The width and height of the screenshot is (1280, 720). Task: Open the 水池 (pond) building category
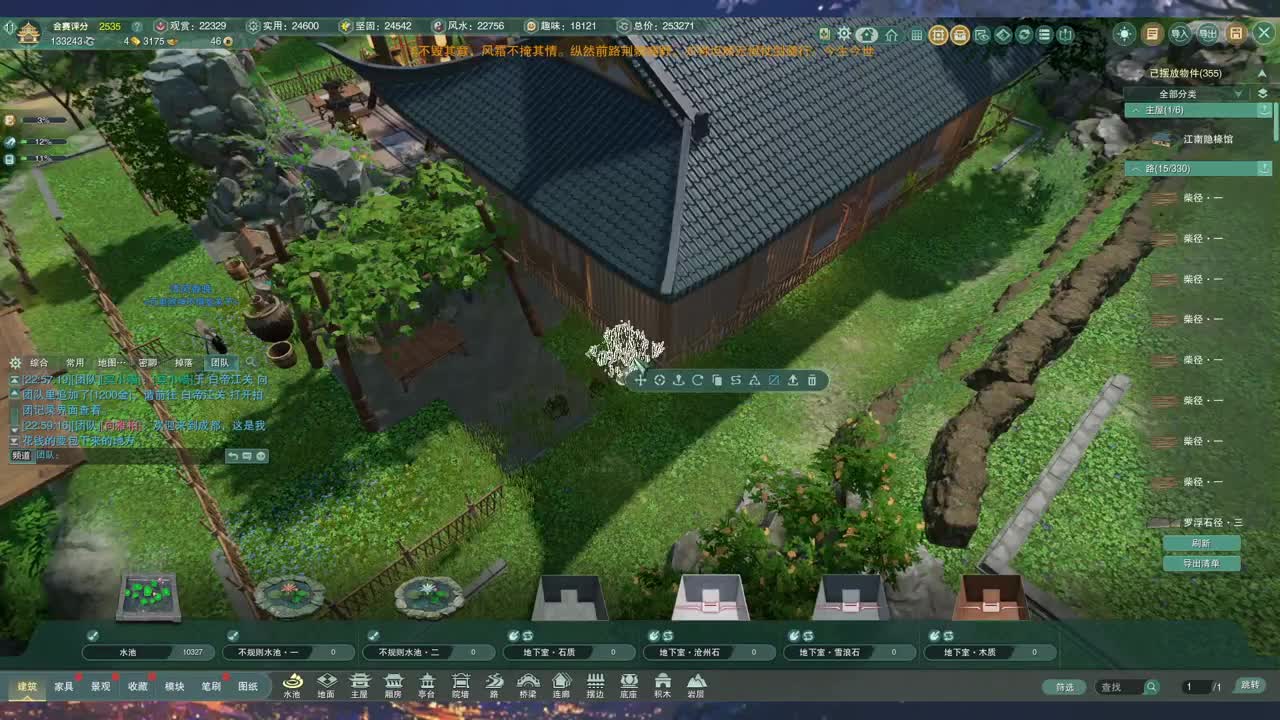291,686
